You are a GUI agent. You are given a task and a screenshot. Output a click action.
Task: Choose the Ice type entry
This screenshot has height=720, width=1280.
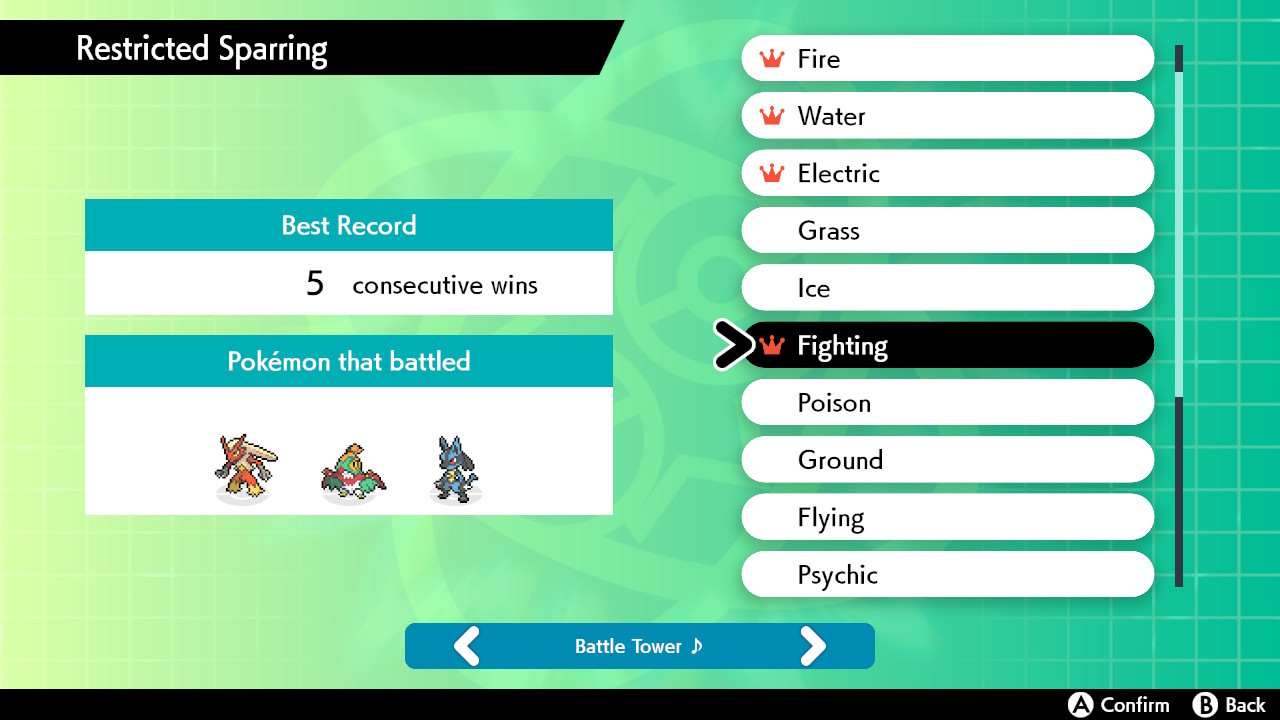pos(947,288)
